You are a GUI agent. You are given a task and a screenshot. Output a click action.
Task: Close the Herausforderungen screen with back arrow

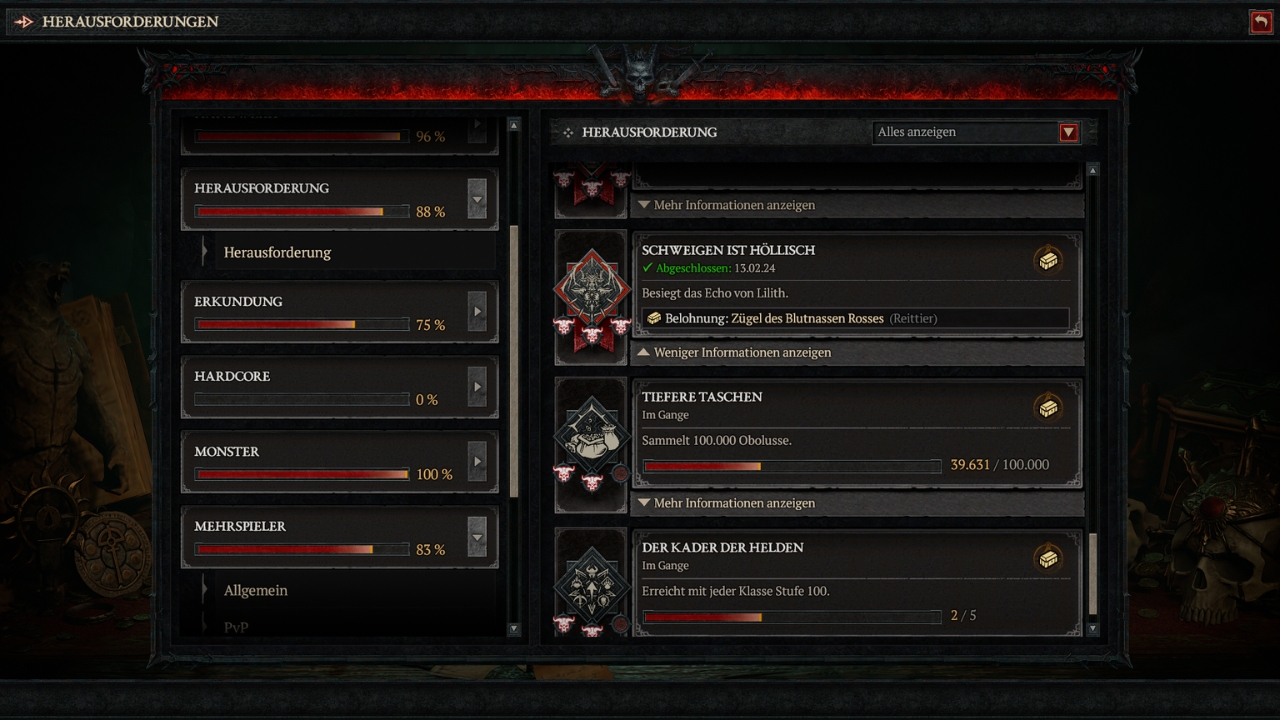1260,22
